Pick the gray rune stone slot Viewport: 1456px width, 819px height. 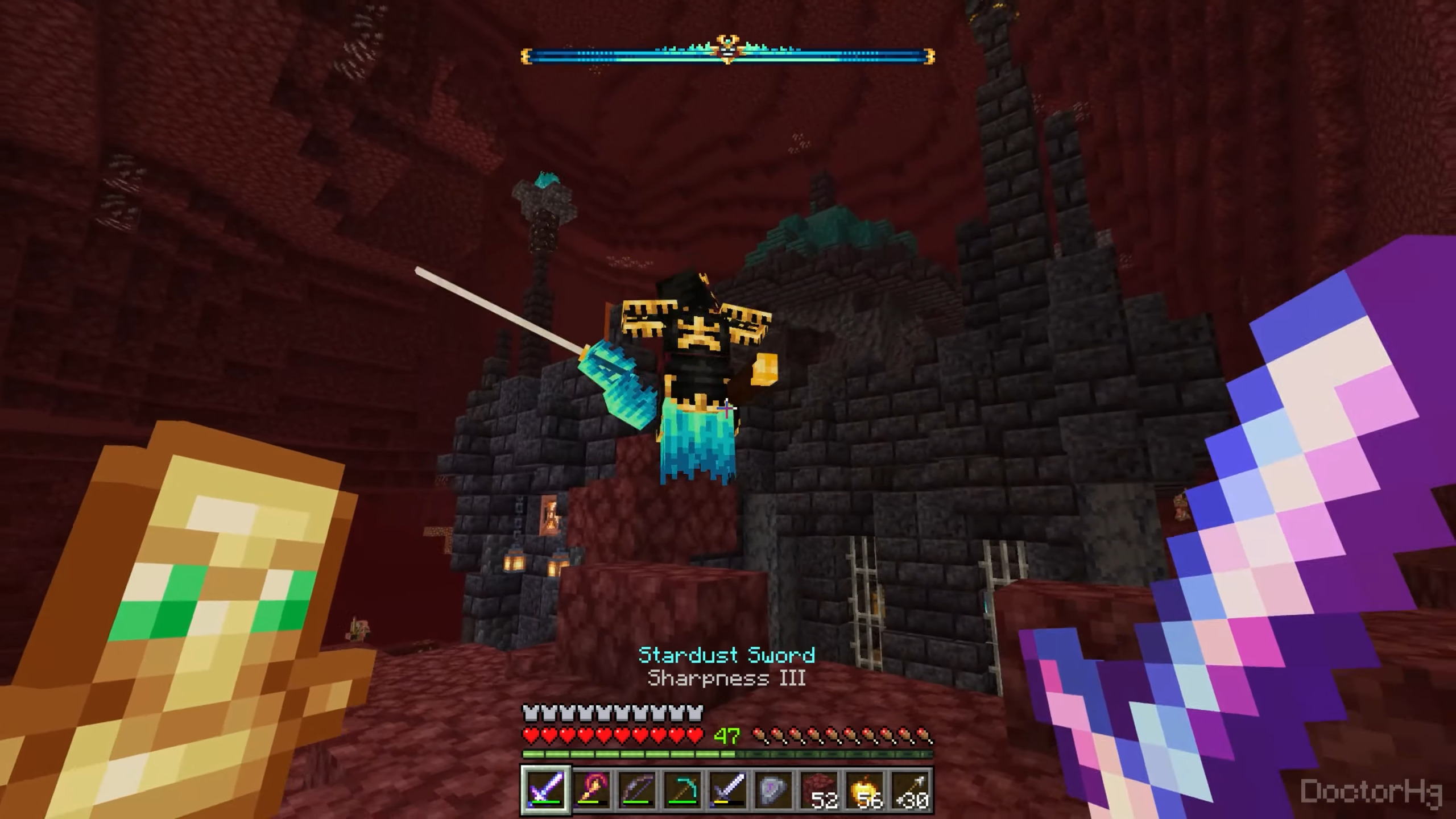pos(773,789)
